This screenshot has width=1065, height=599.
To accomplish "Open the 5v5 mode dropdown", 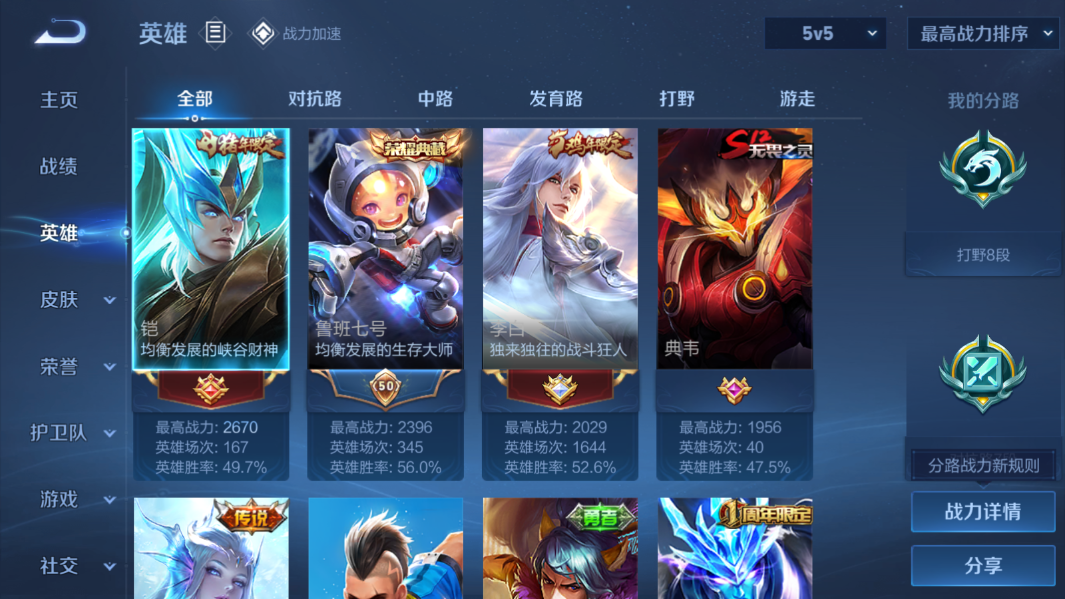I will (x=825, y=34).
